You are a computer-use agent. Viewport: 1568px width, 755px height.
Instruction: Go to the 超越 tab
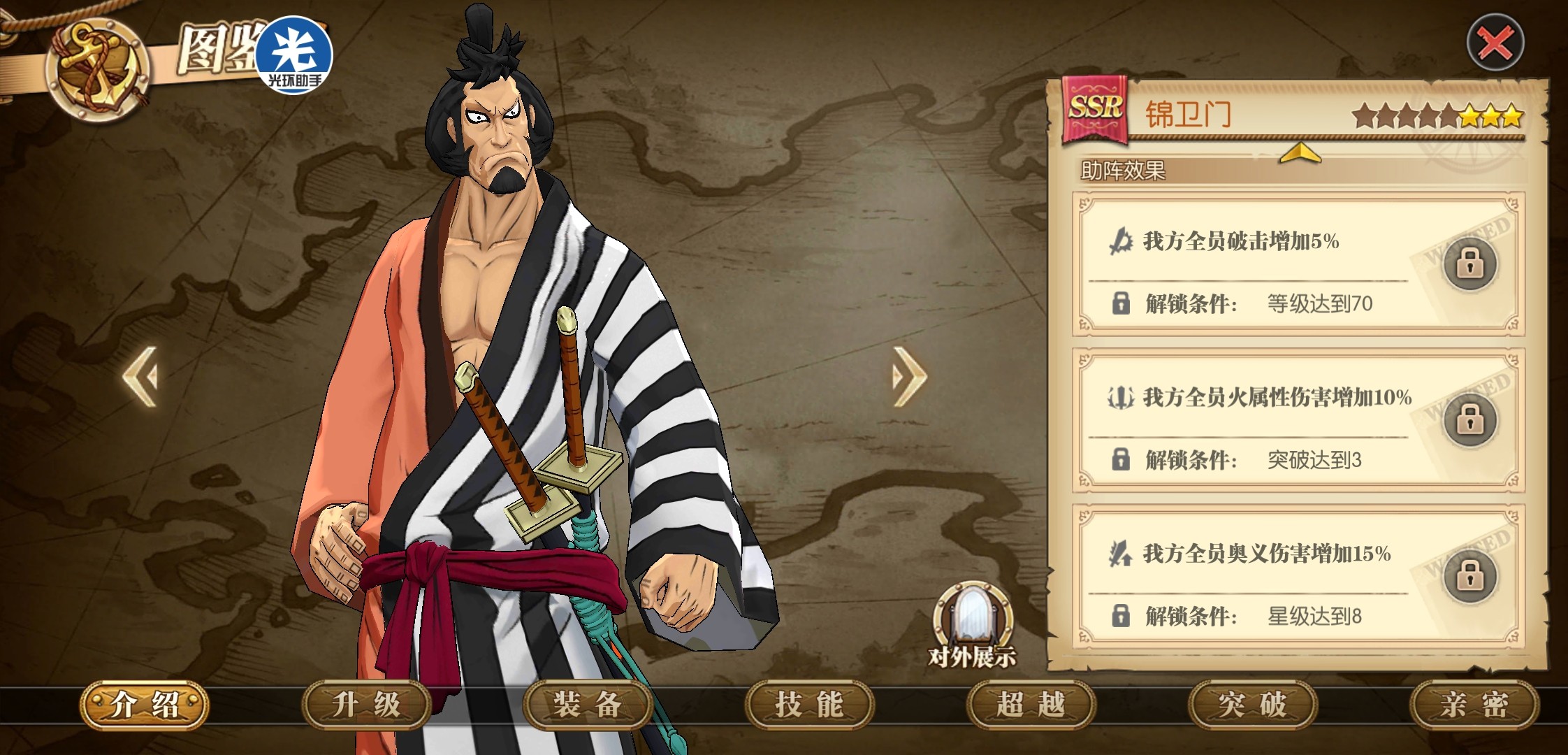[1031, 704]
